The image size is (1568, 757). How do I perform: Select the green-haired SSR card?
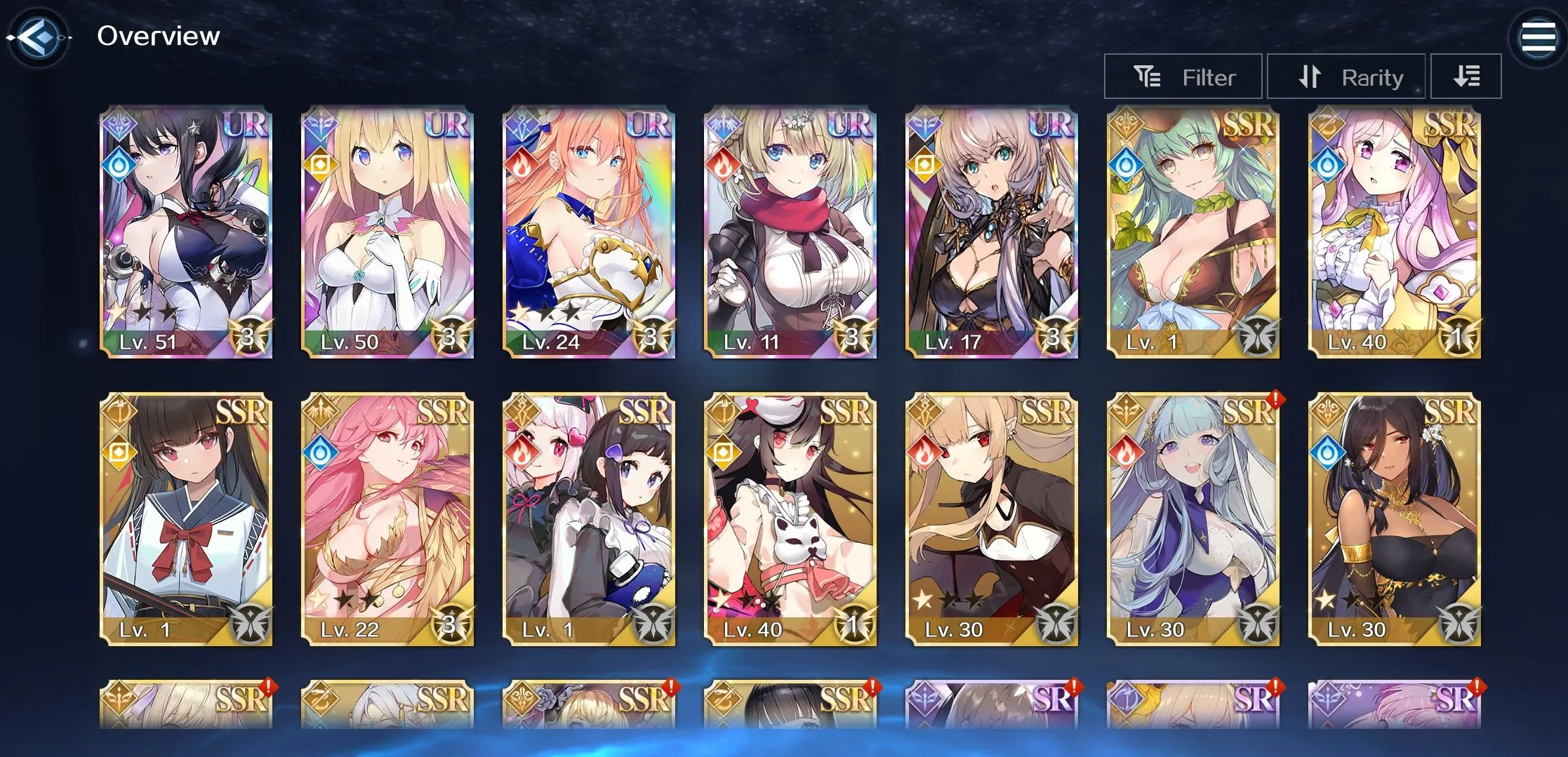(x=1193, y=233)
